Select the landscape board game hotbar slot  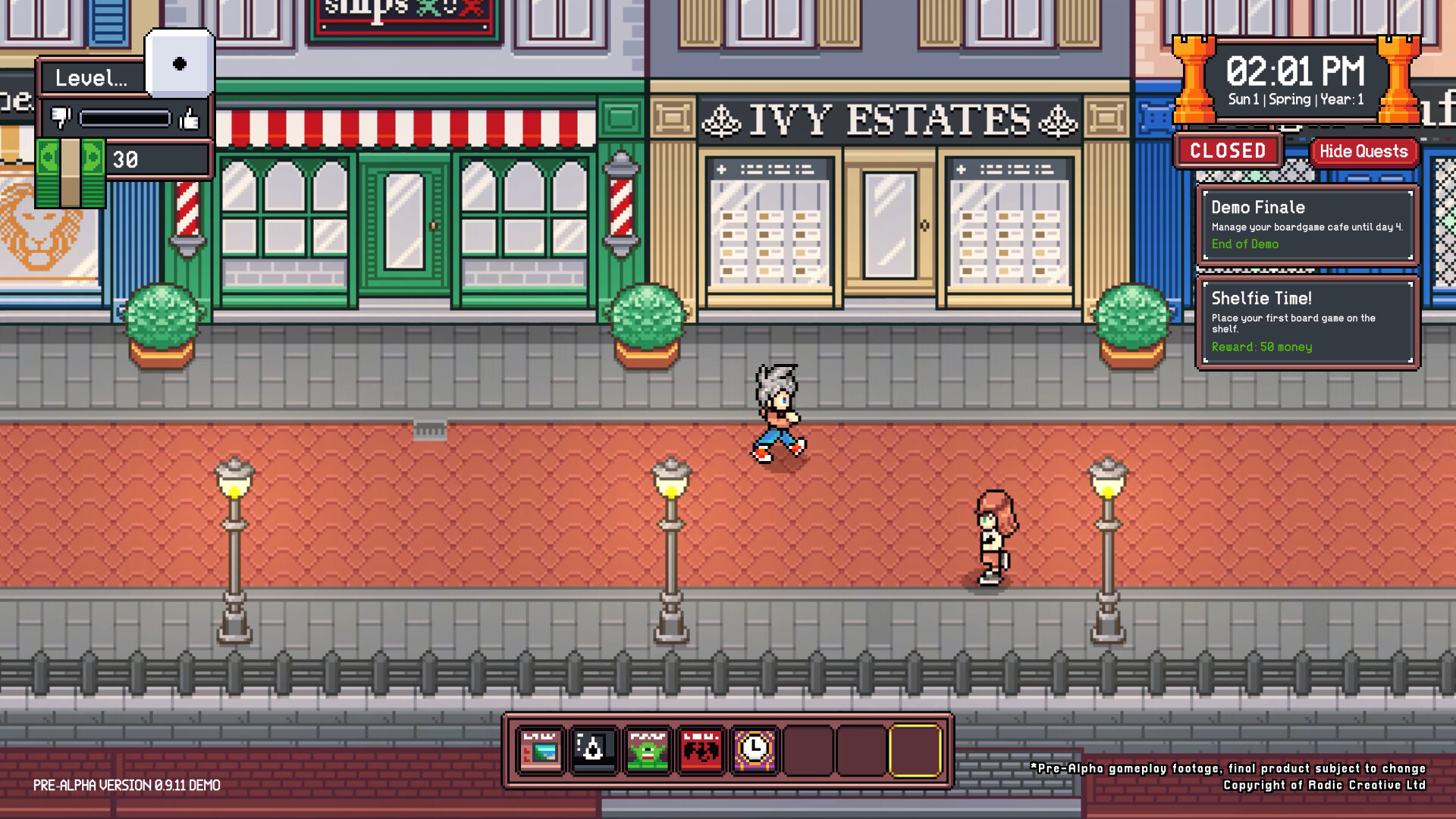[x=541, y=751]
